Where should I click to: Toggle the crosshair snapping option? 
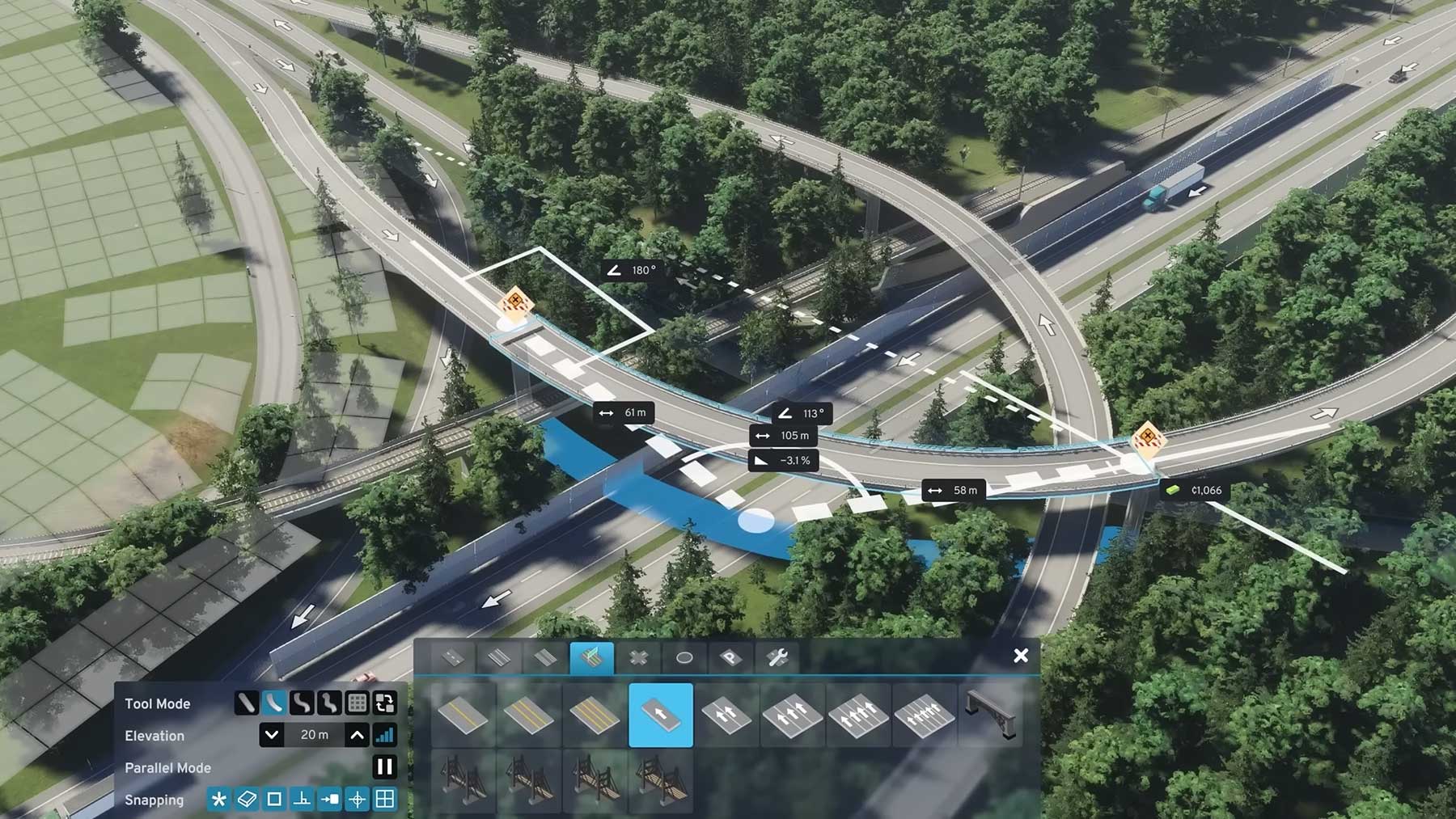tap(357, 800)
